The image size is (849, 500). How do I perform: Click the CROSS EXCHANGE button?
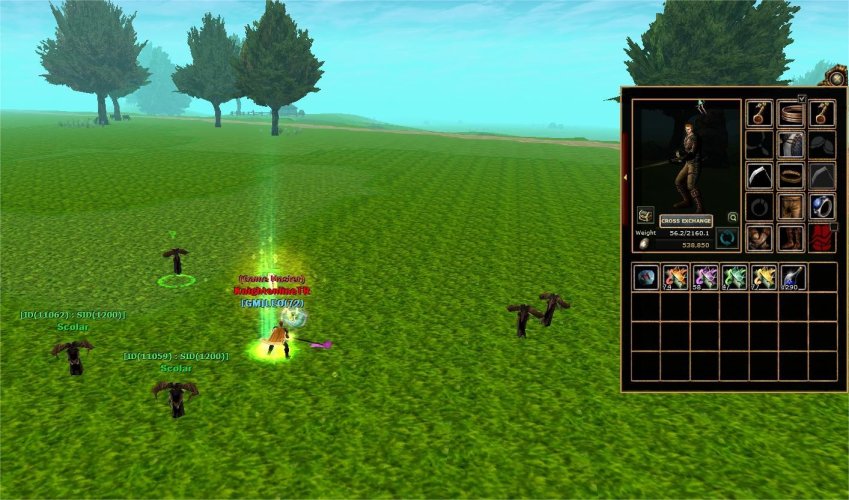pos(685,221)
